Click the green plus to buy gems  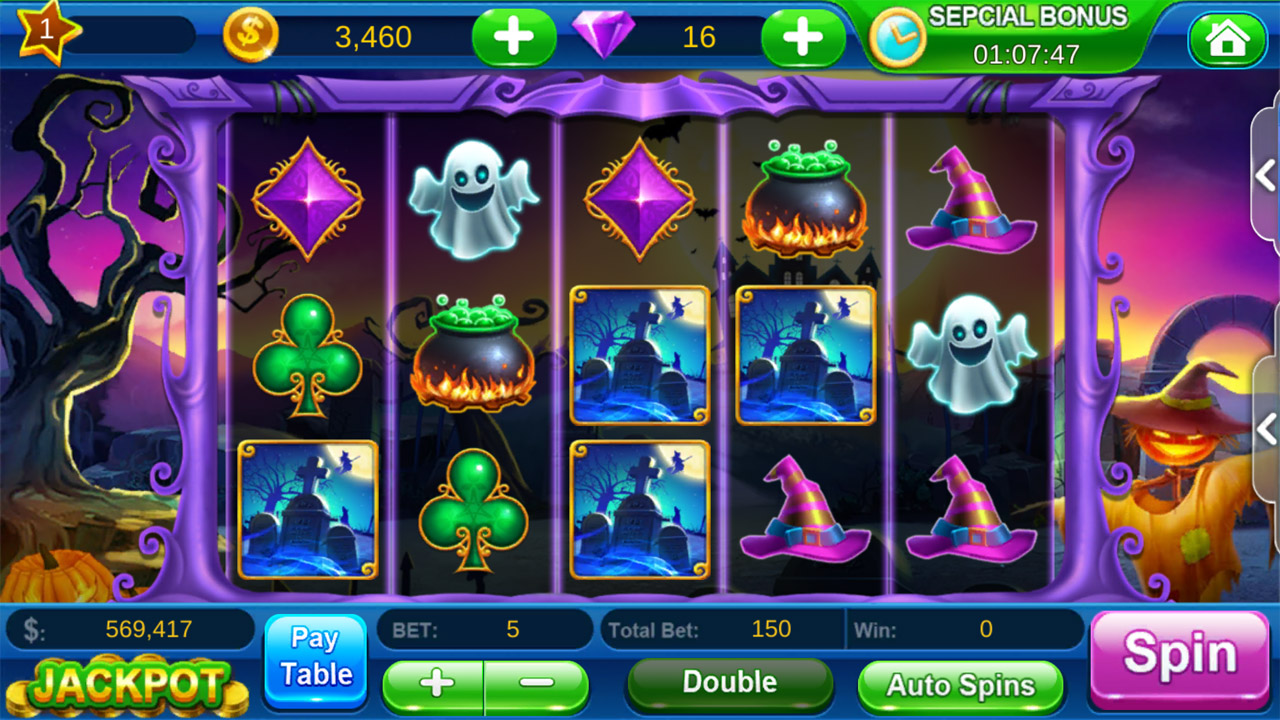pos(802,37)
